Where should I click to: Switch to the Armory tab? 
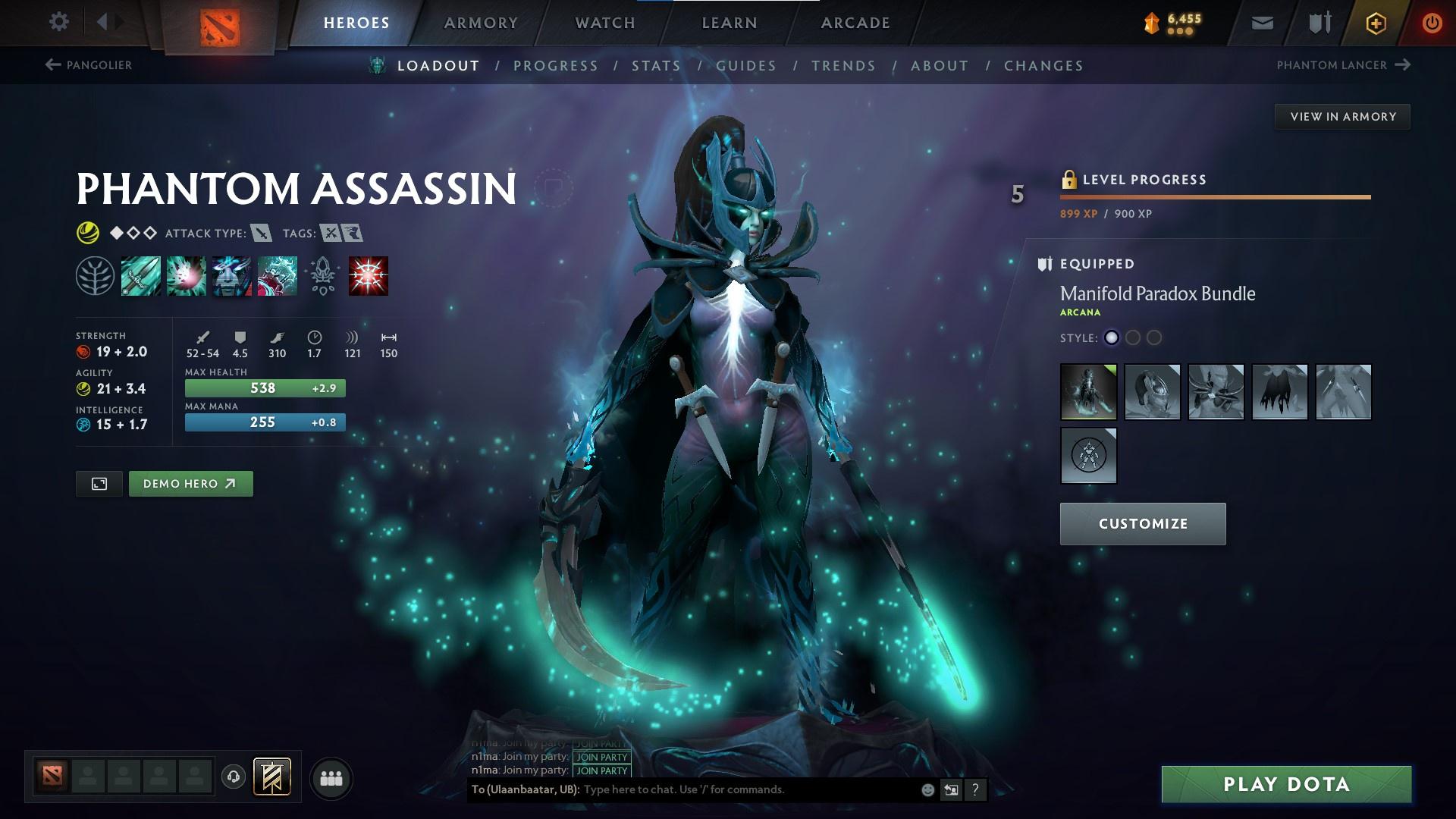tap(481, 23)
